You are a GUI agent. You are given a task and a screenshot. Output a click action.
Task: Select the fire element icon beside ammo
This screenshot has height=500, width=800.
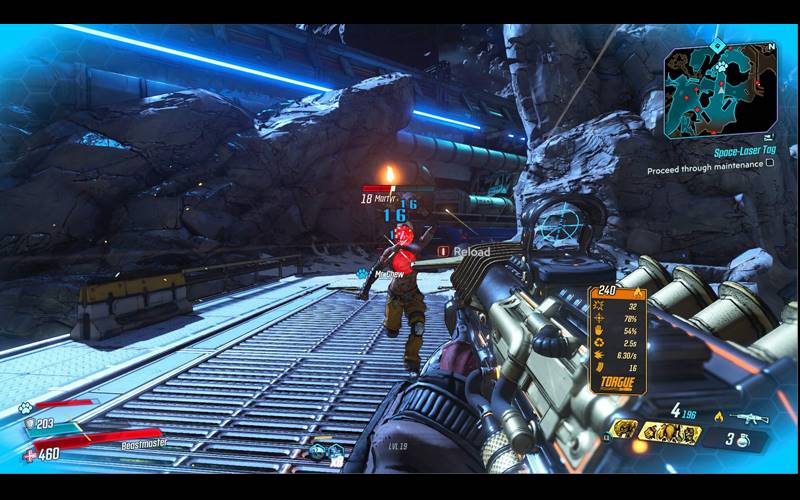coord(718,416)
